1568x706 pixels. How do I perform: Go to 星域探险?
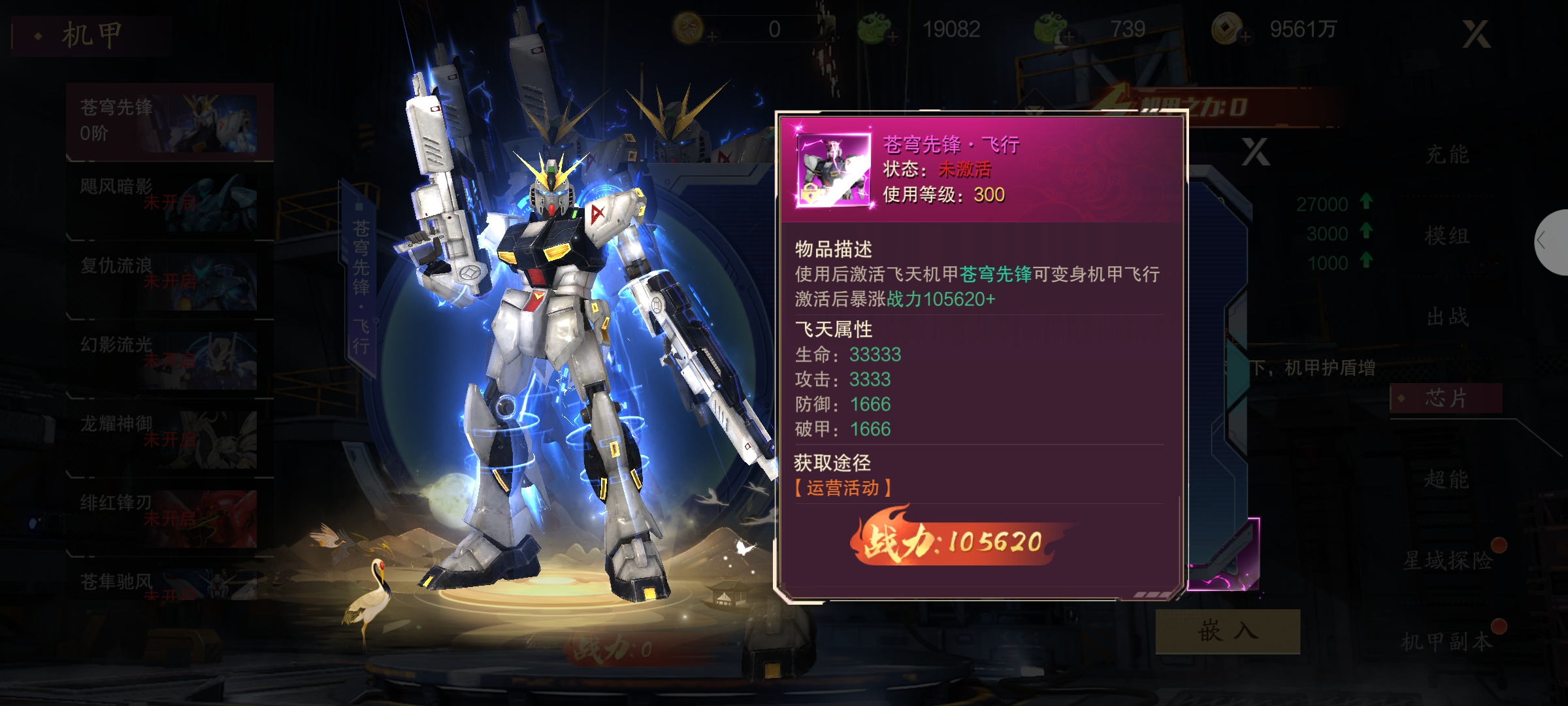point(1448,560)
